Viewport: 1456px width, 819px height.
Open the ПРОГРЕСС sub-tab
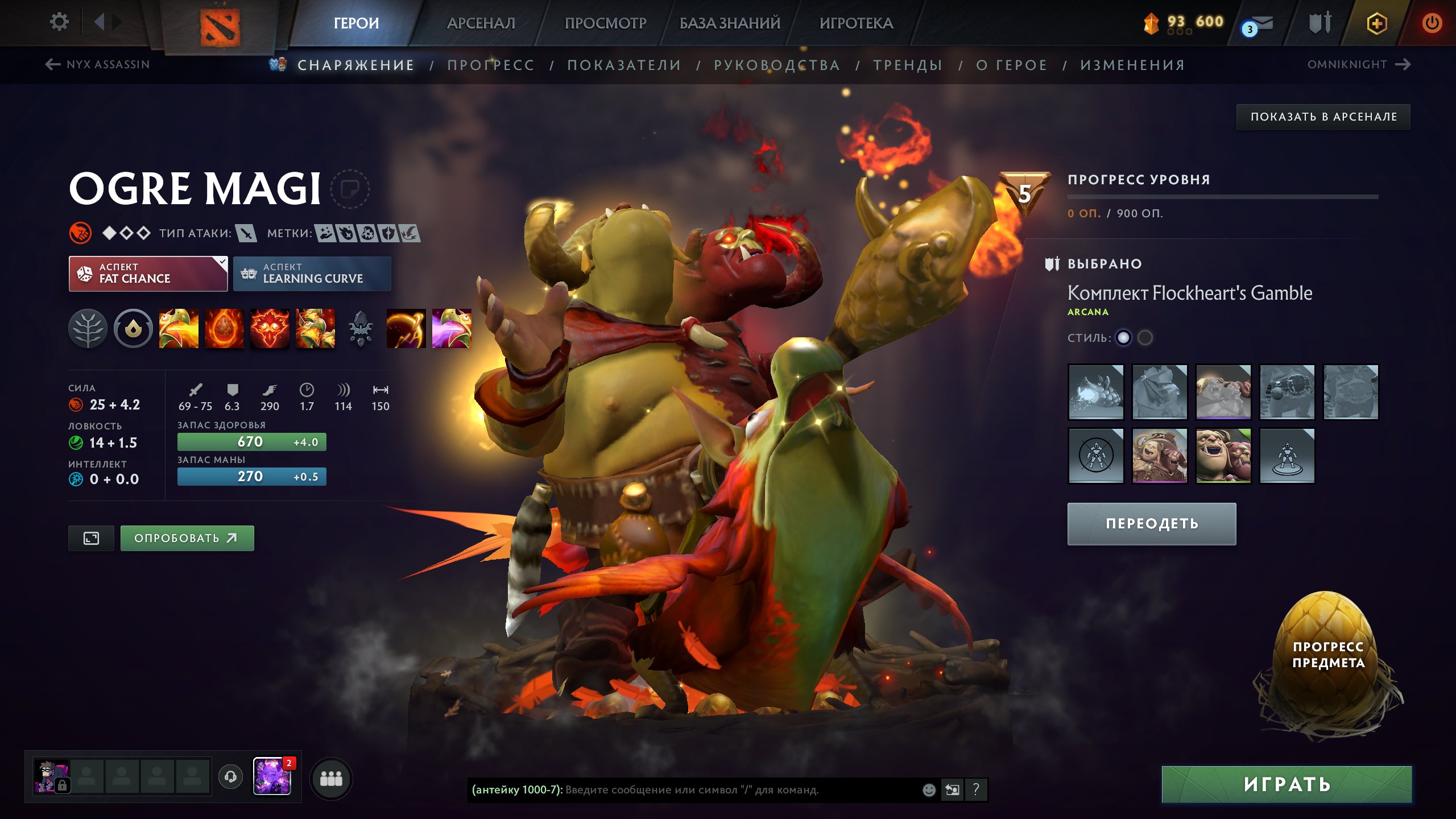pos(491,65)
